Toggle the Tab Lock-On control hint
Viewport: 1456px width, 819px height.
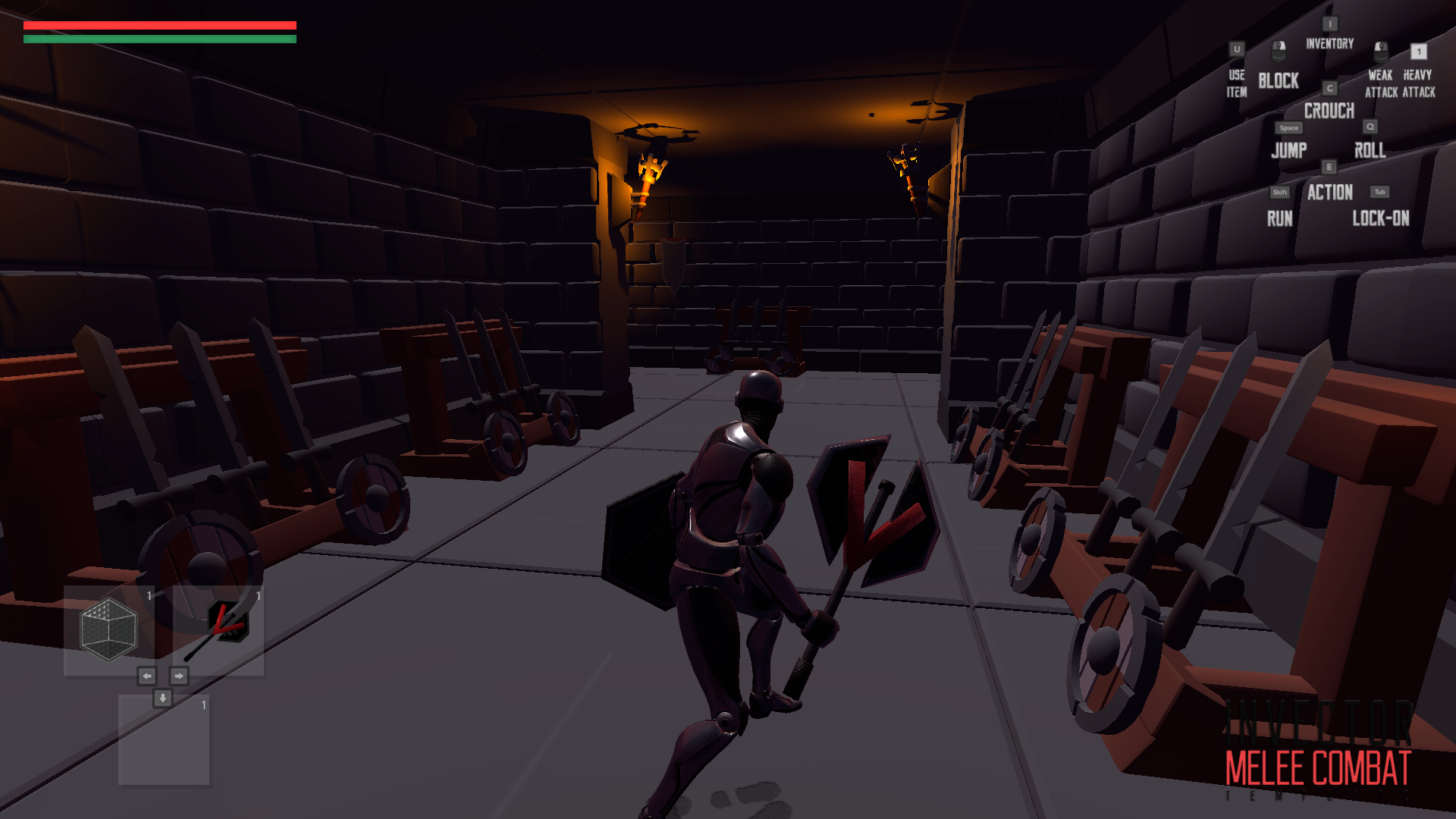[x=1380, y=193]
